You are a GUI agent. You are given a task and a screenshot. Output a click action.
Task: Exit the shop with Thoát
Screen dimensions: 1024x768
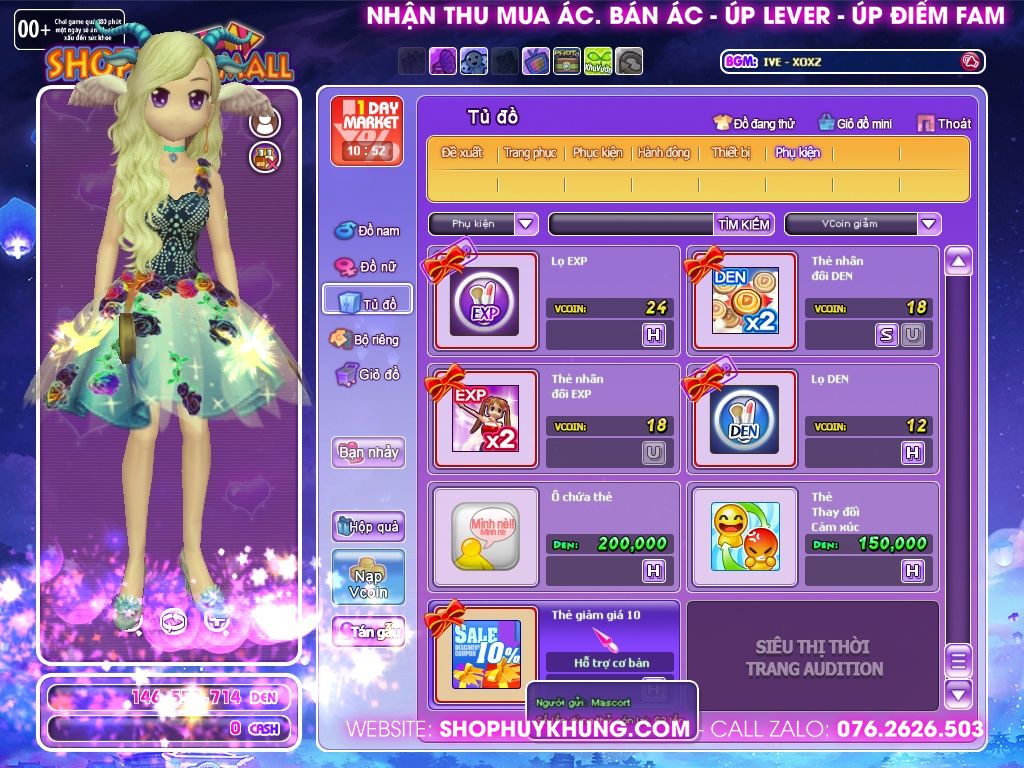tap(944, 123)
